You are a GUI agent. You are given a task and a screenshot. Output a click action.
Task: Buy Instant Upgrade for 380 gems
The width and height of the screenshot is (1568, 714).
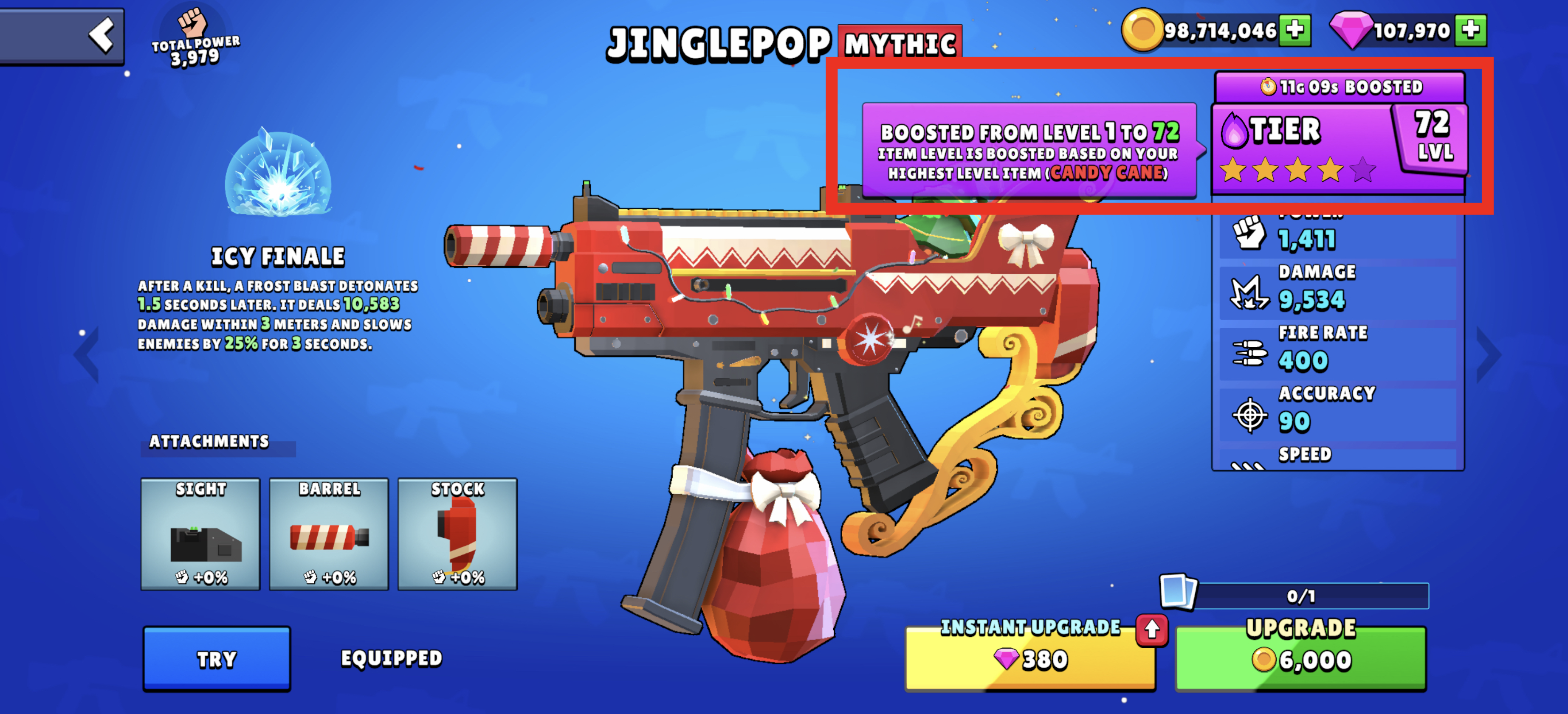[x=1030, y=659]
